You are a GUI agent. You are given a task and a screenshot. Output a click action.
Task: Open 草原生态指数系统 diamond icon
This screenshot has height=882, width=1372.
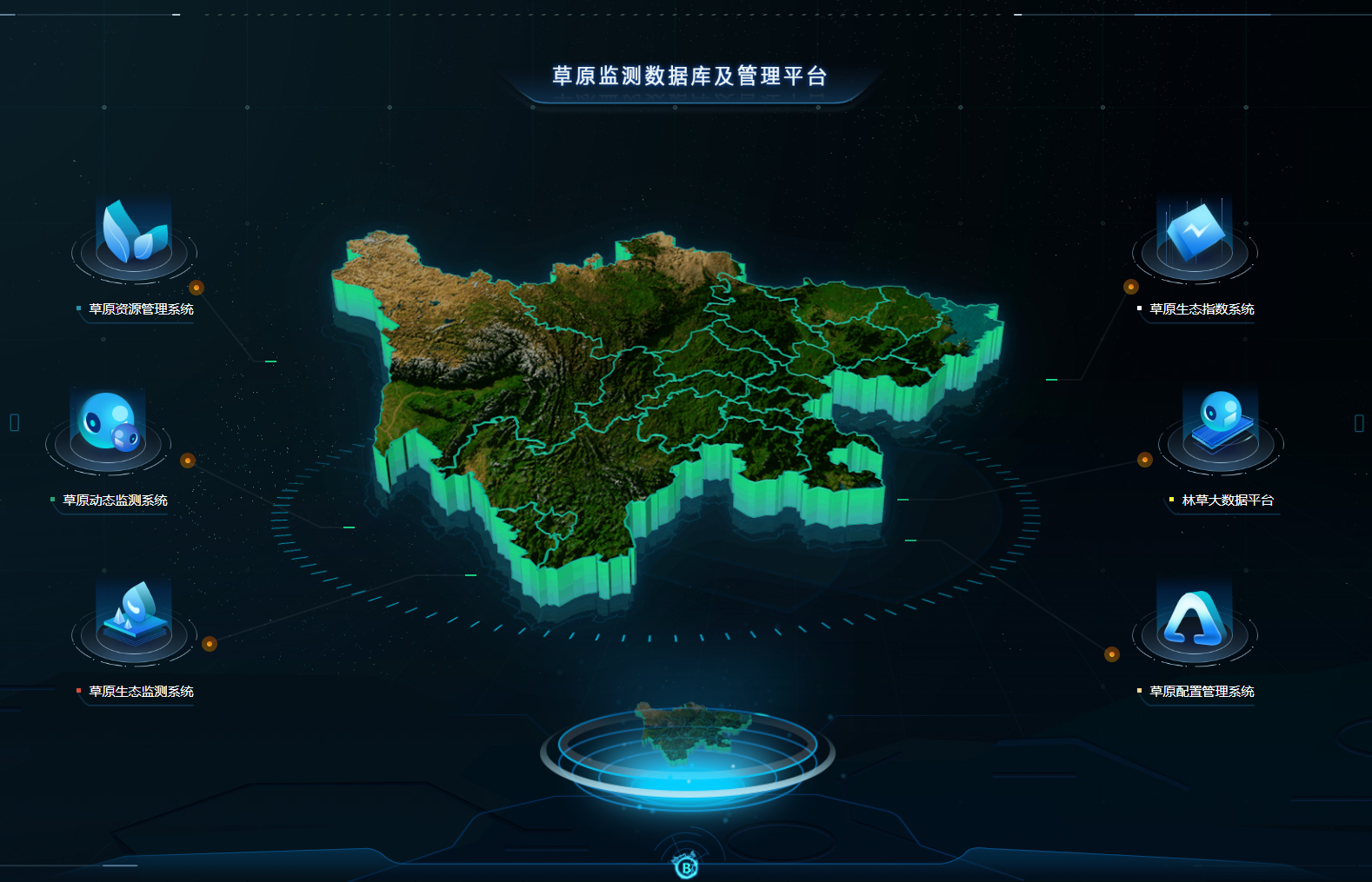coord(1195,233)
